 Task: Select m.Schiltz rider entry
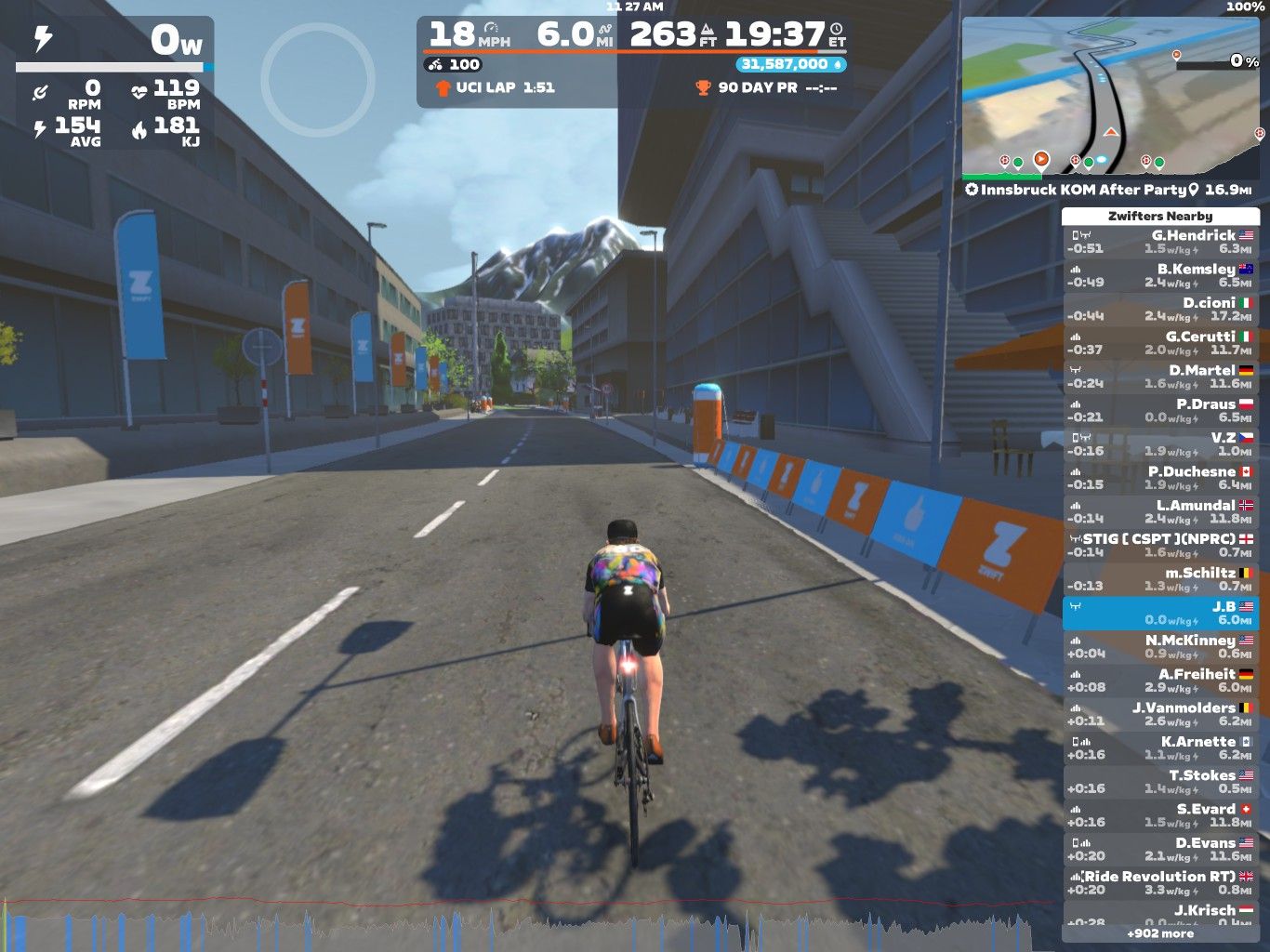click(x=1160, y=579)
